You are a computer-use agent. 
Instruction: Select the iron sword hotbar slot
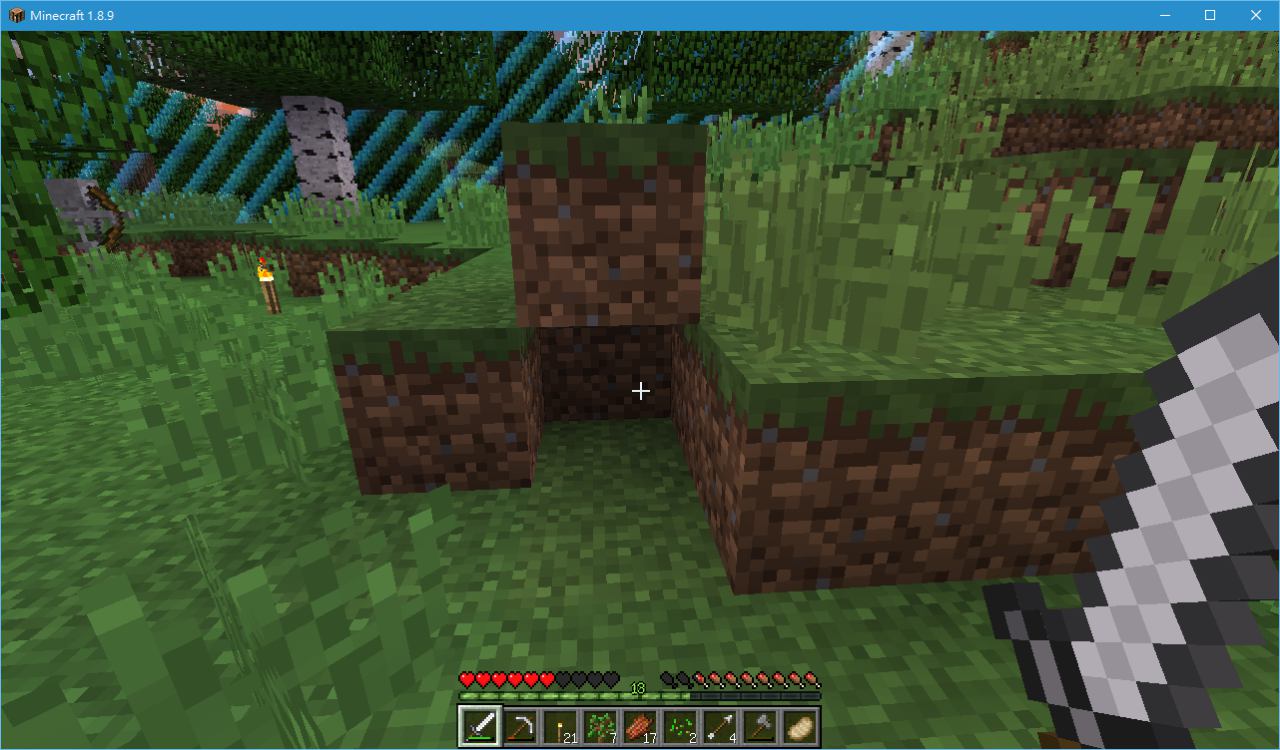point(479,726)
